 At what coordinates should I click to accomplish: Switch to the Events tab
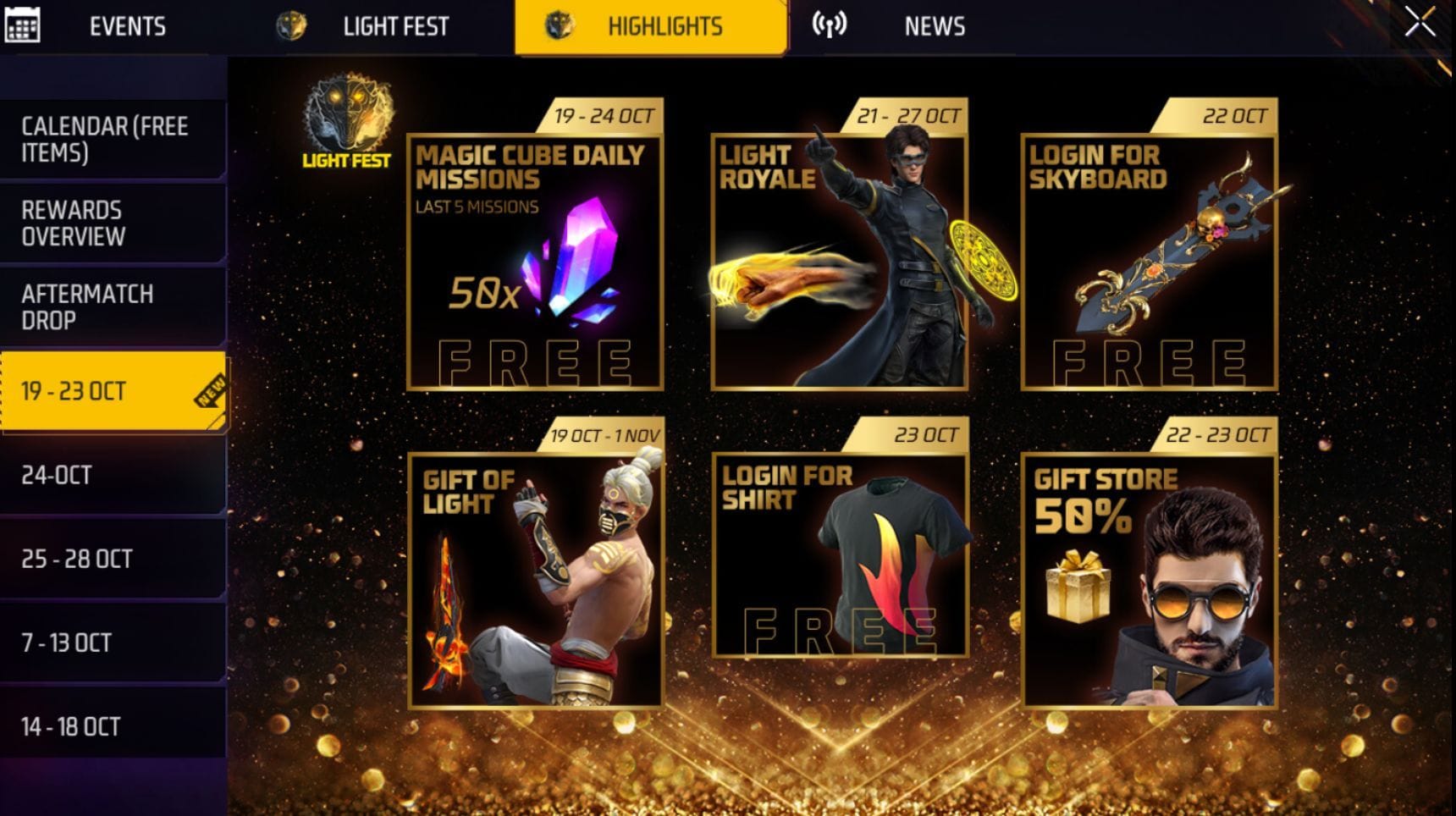pos(127,25)
